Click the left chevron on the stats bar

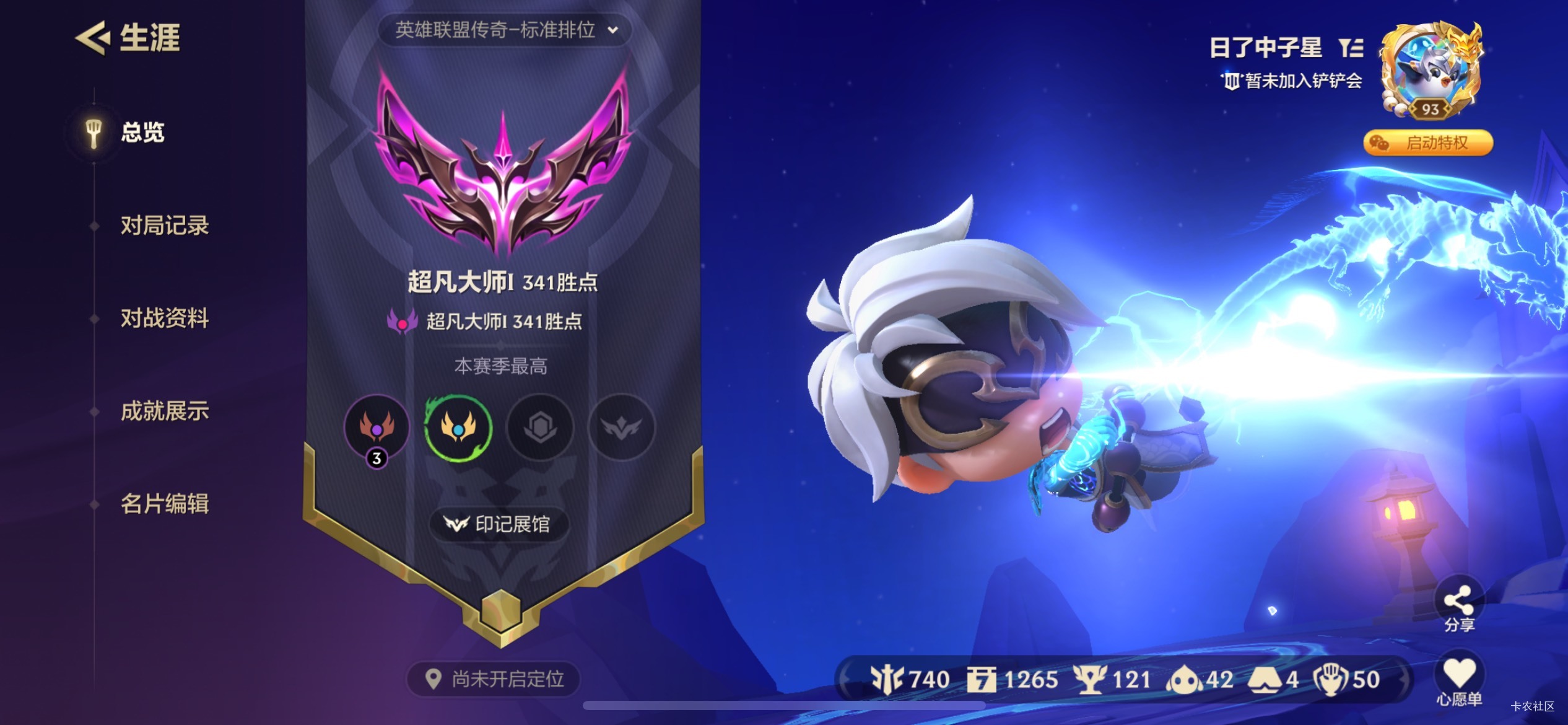pyautogui.click(x=845, y=679)
